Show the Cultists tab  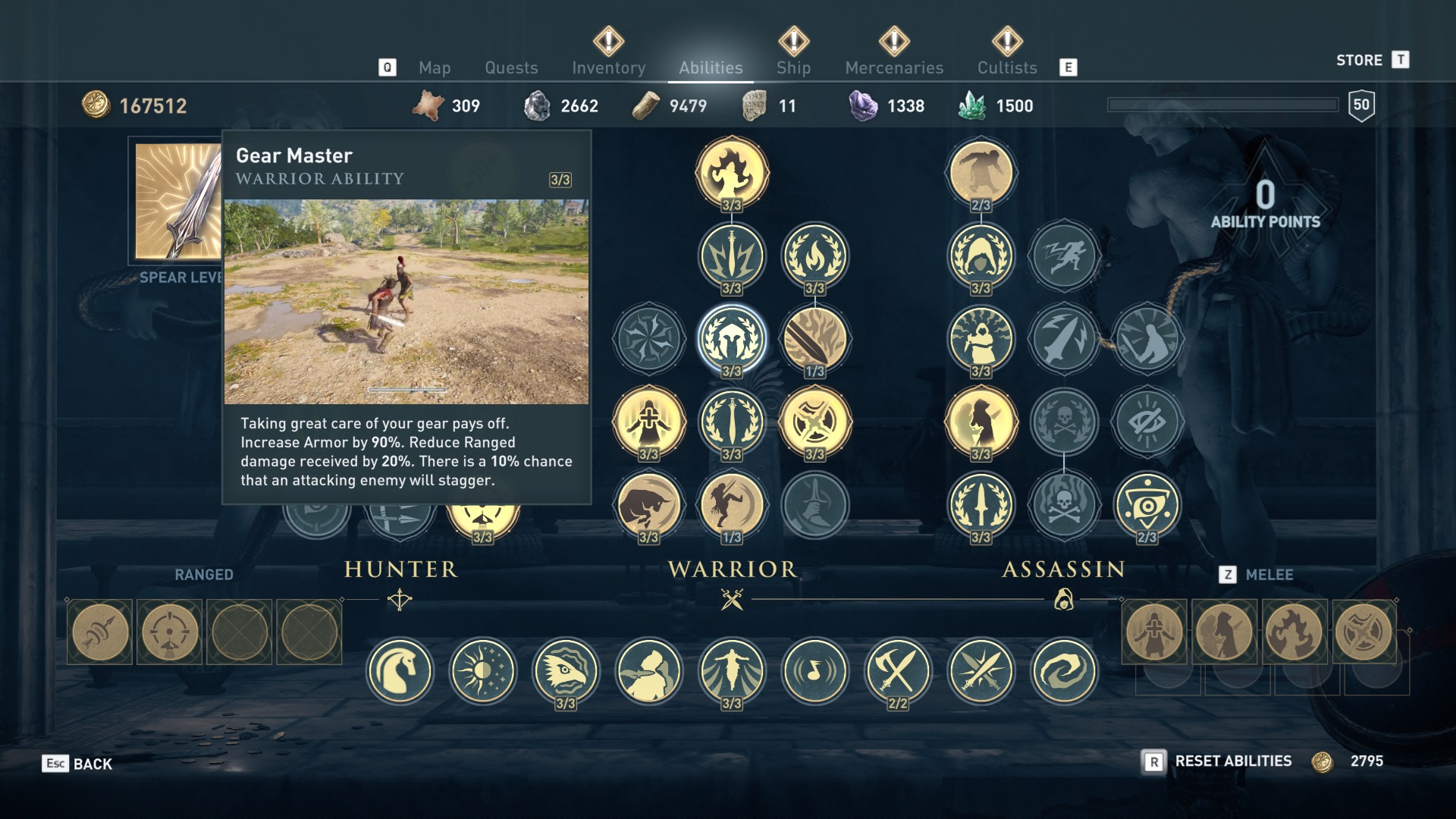tap(1006, 67)
